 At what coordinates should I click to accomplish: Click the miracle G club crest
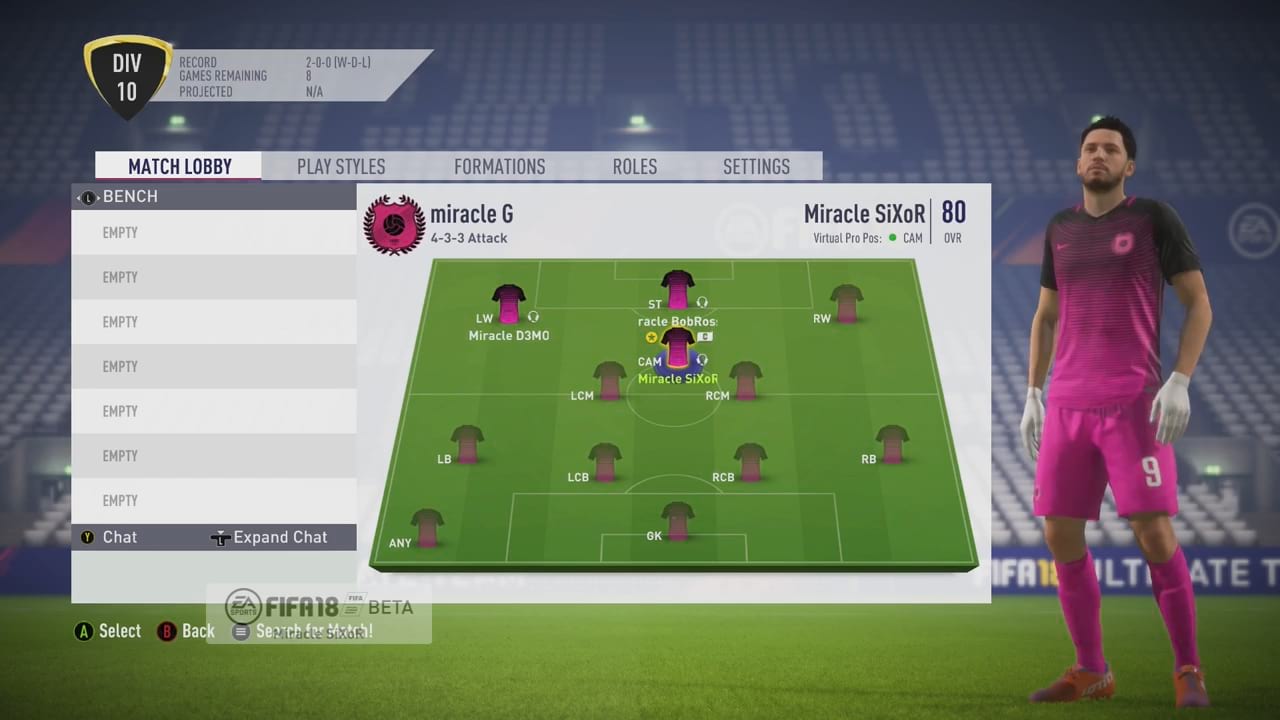tap(393, 225)
